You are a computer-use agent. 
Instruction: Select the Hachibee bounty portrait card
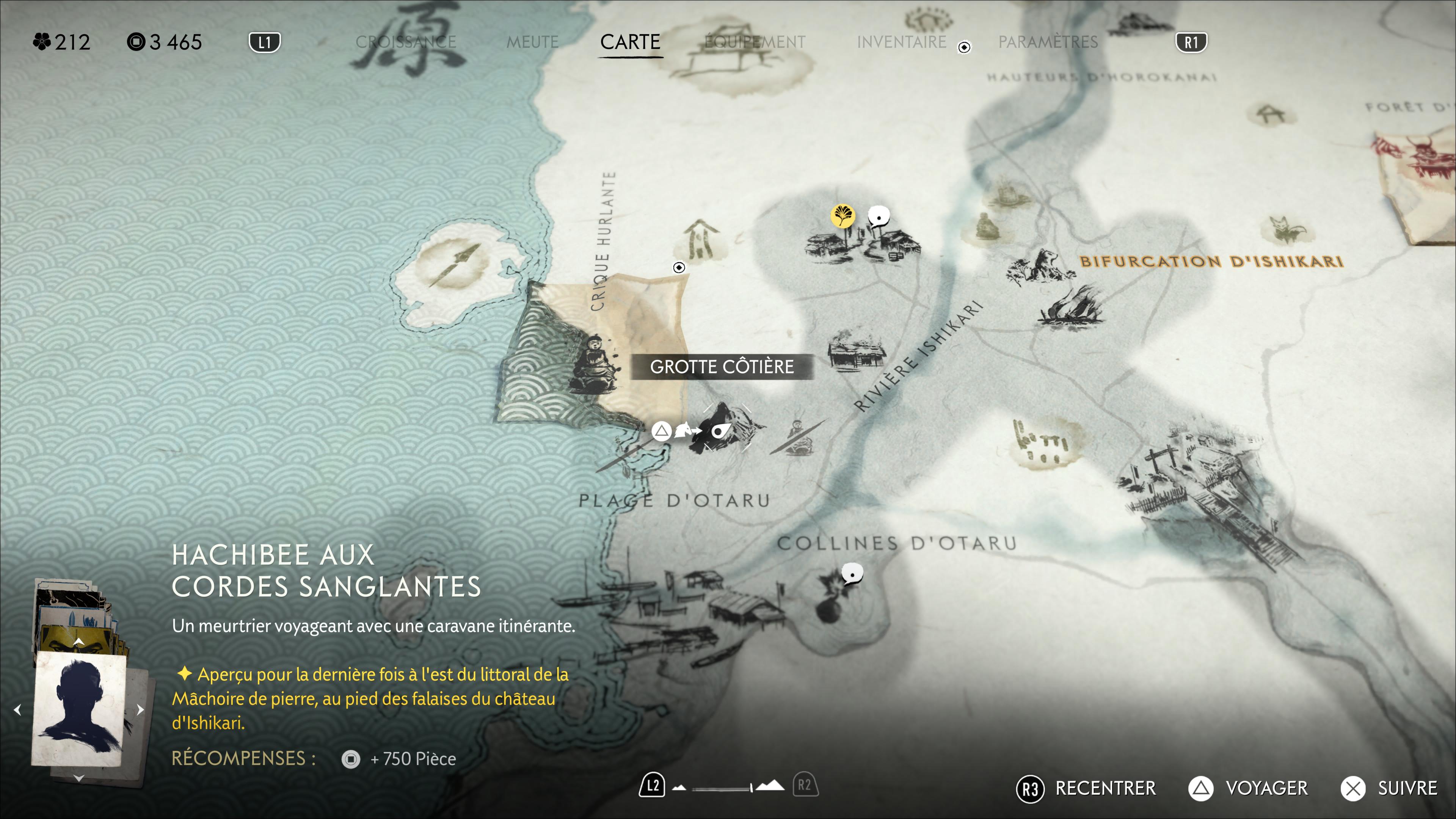pos(78,709)
